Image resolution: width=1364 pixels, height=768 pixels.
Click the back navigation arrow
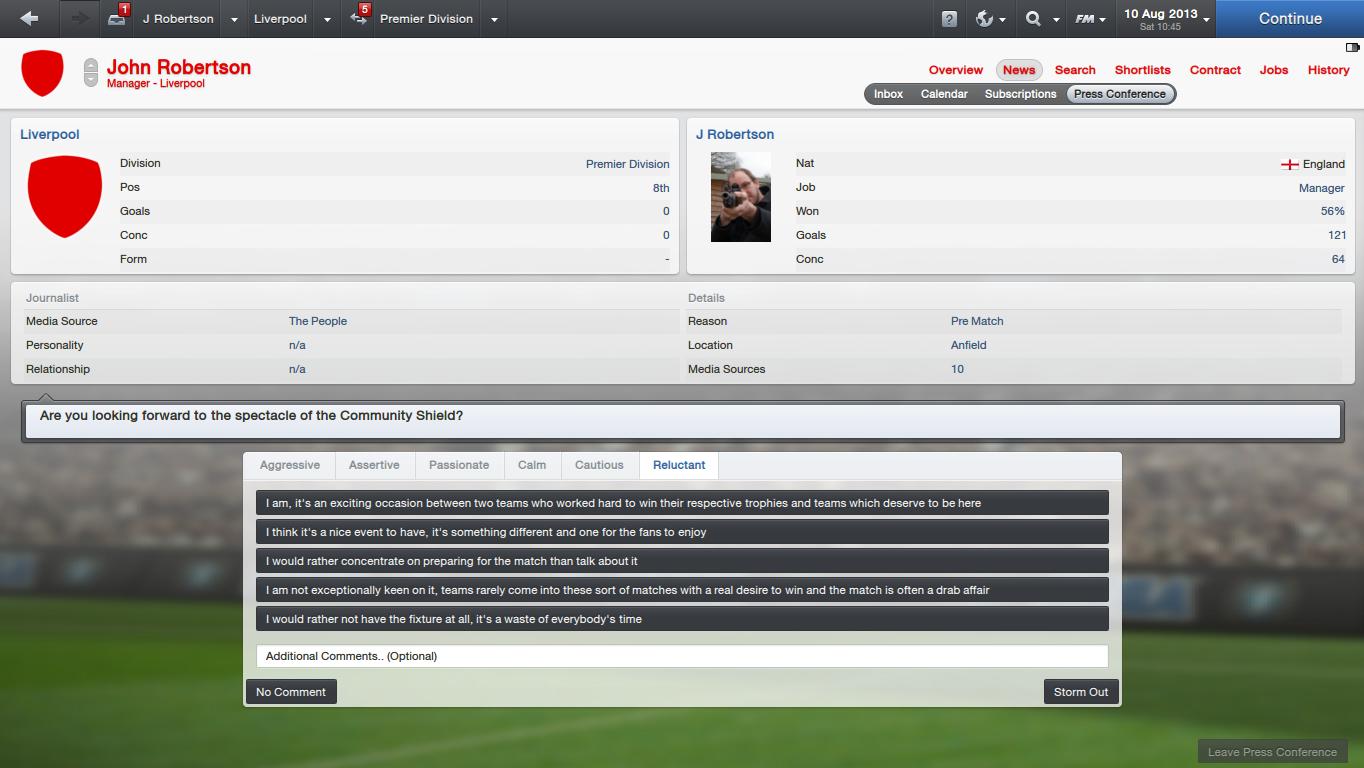29,18
